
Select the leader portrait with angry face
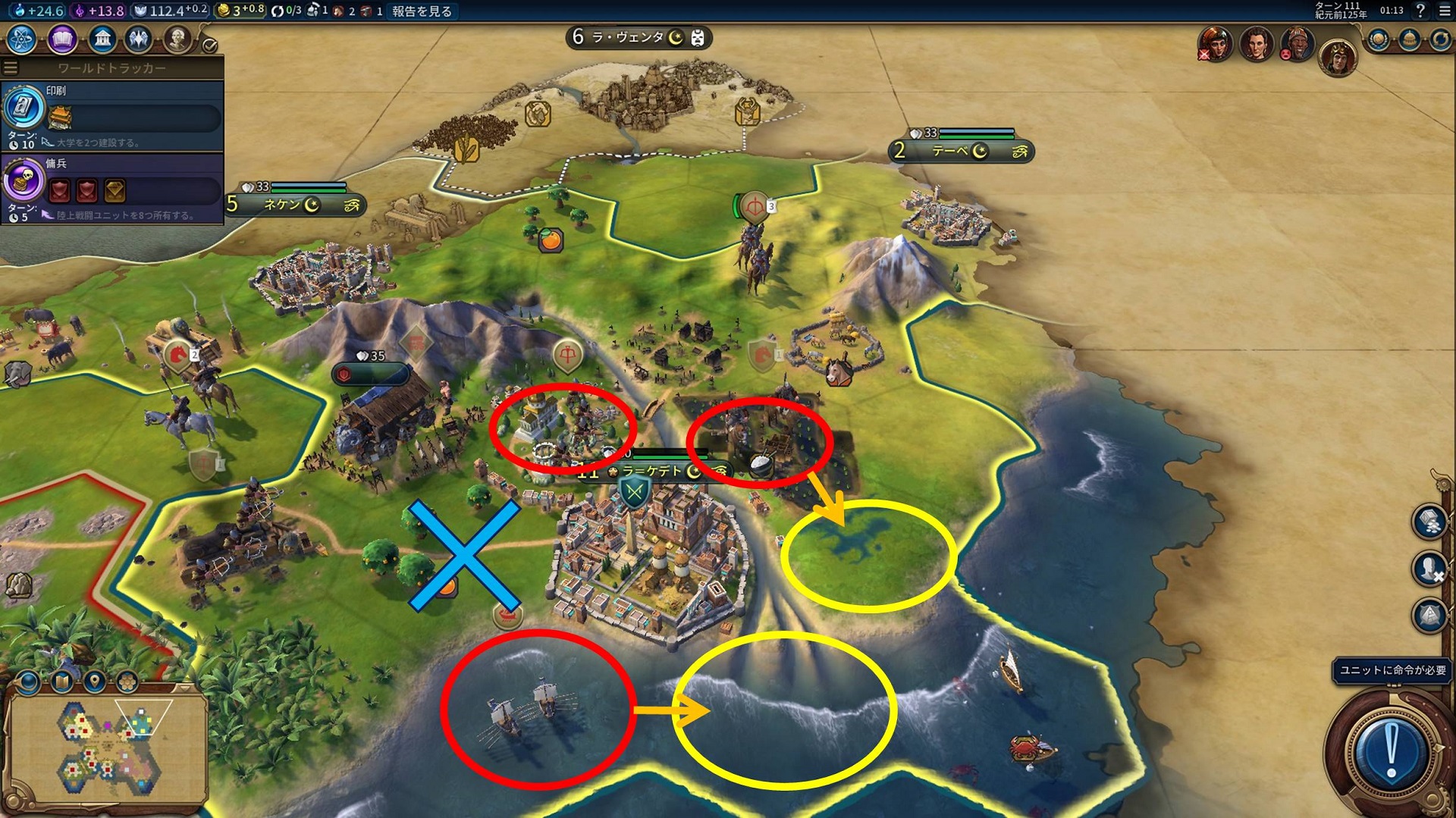1298,44
